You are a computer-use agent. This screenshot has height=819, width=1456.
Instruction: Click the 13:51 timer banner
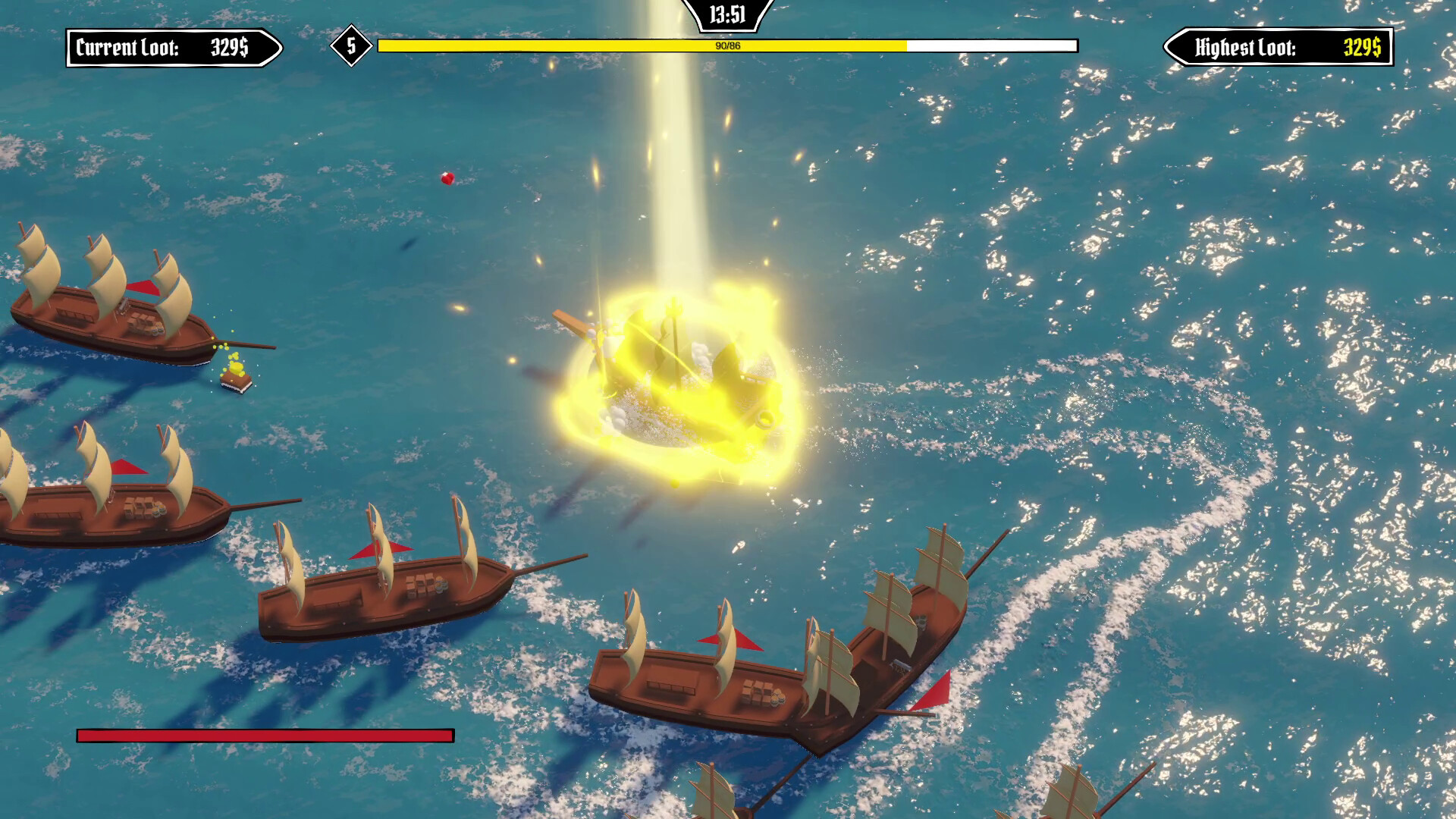(x=726, y=12)
